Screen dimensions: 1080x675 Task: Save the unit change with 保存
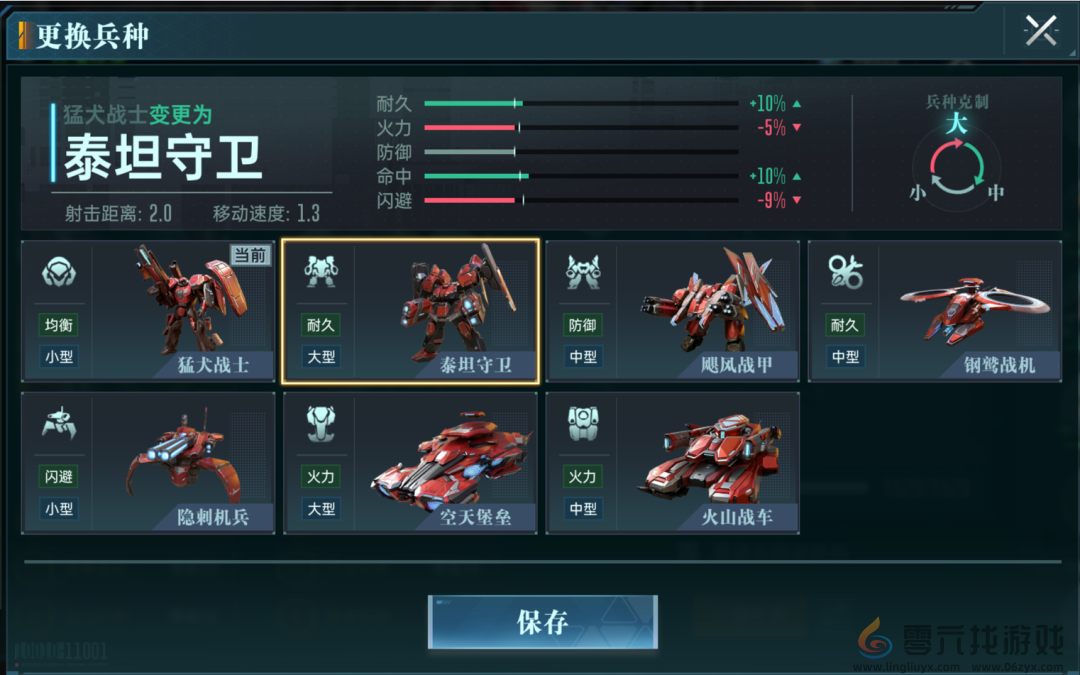(542, 622)
